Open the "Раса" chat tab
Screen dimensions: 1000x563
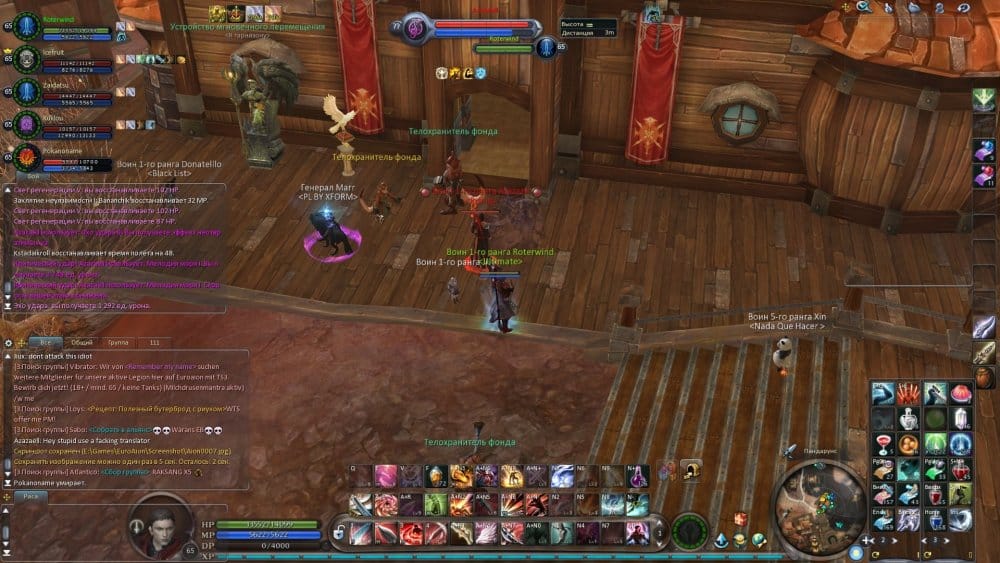[31, 495]
